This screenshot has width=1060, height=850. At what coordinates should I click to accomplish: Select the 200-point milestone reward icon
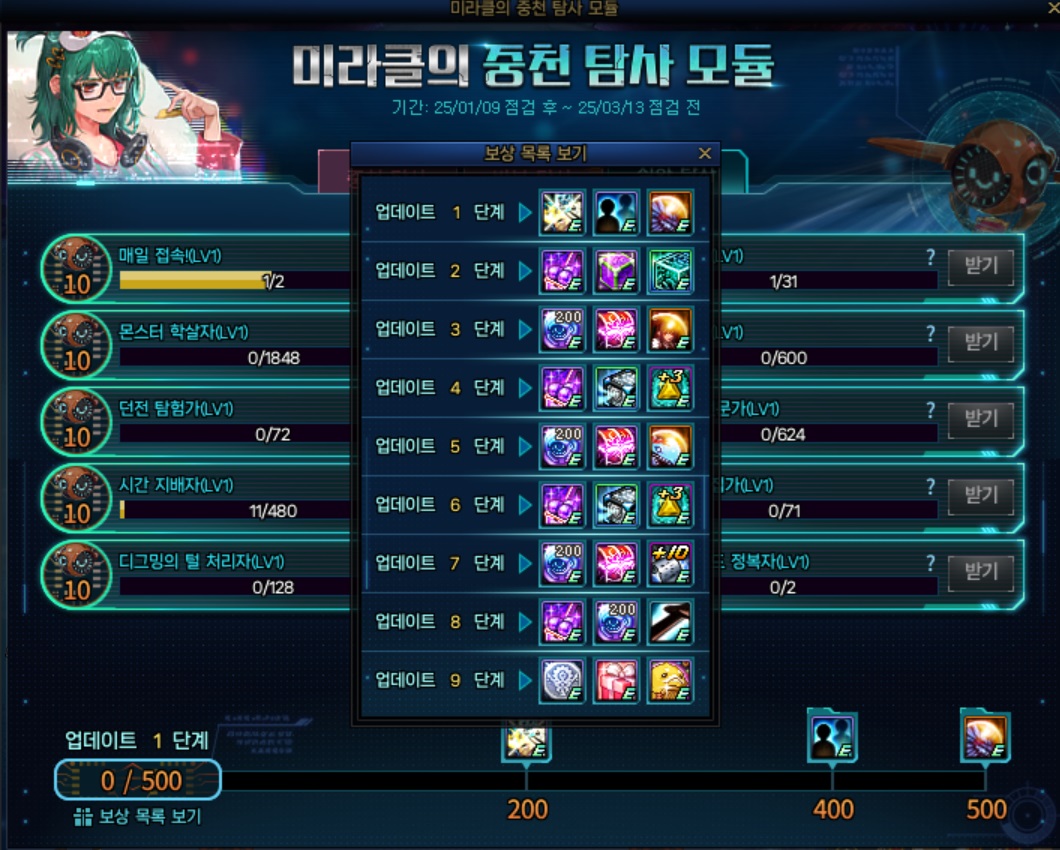pos(527,740)
